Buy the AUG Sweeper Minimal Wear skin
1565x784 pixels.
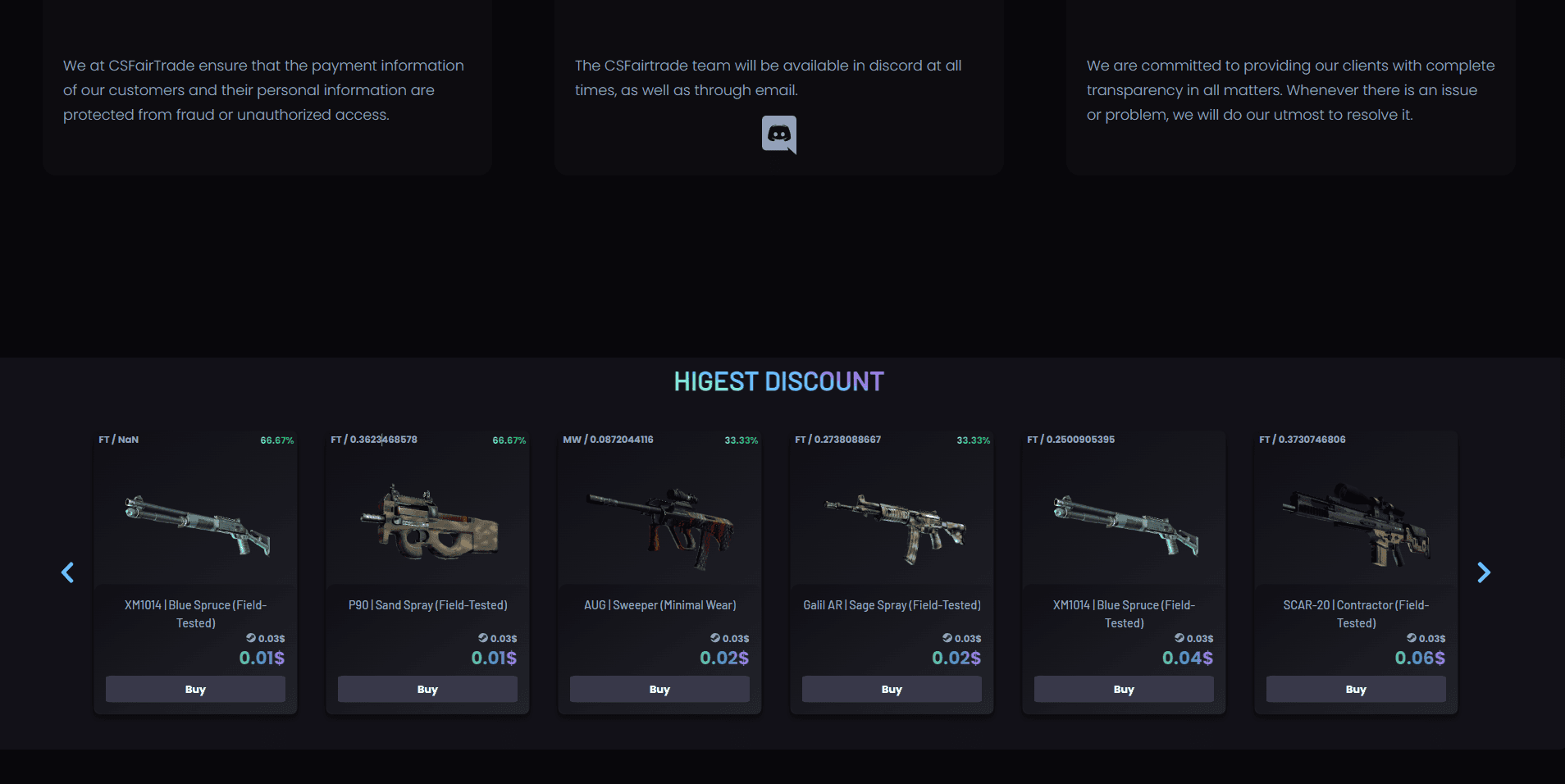(x=659, y=689)
